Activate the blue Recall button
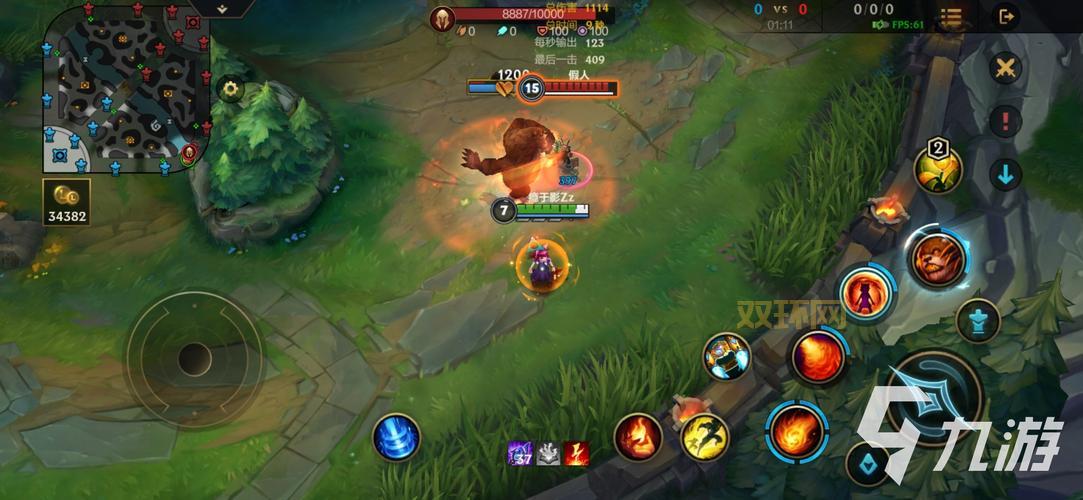 [396, 438]
